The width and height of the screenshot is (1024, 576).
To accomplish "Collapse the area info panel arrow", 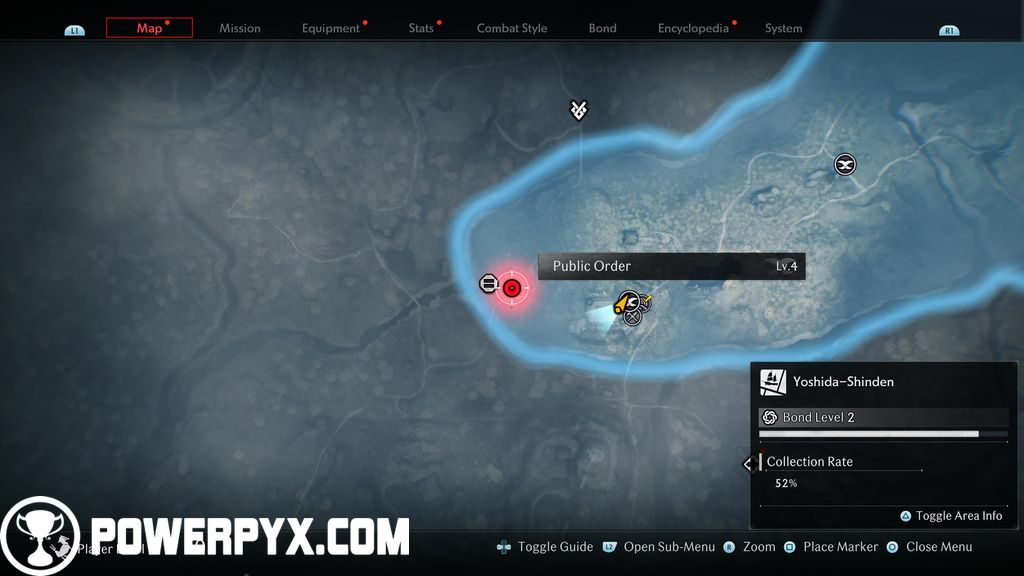I will point(747,464).
